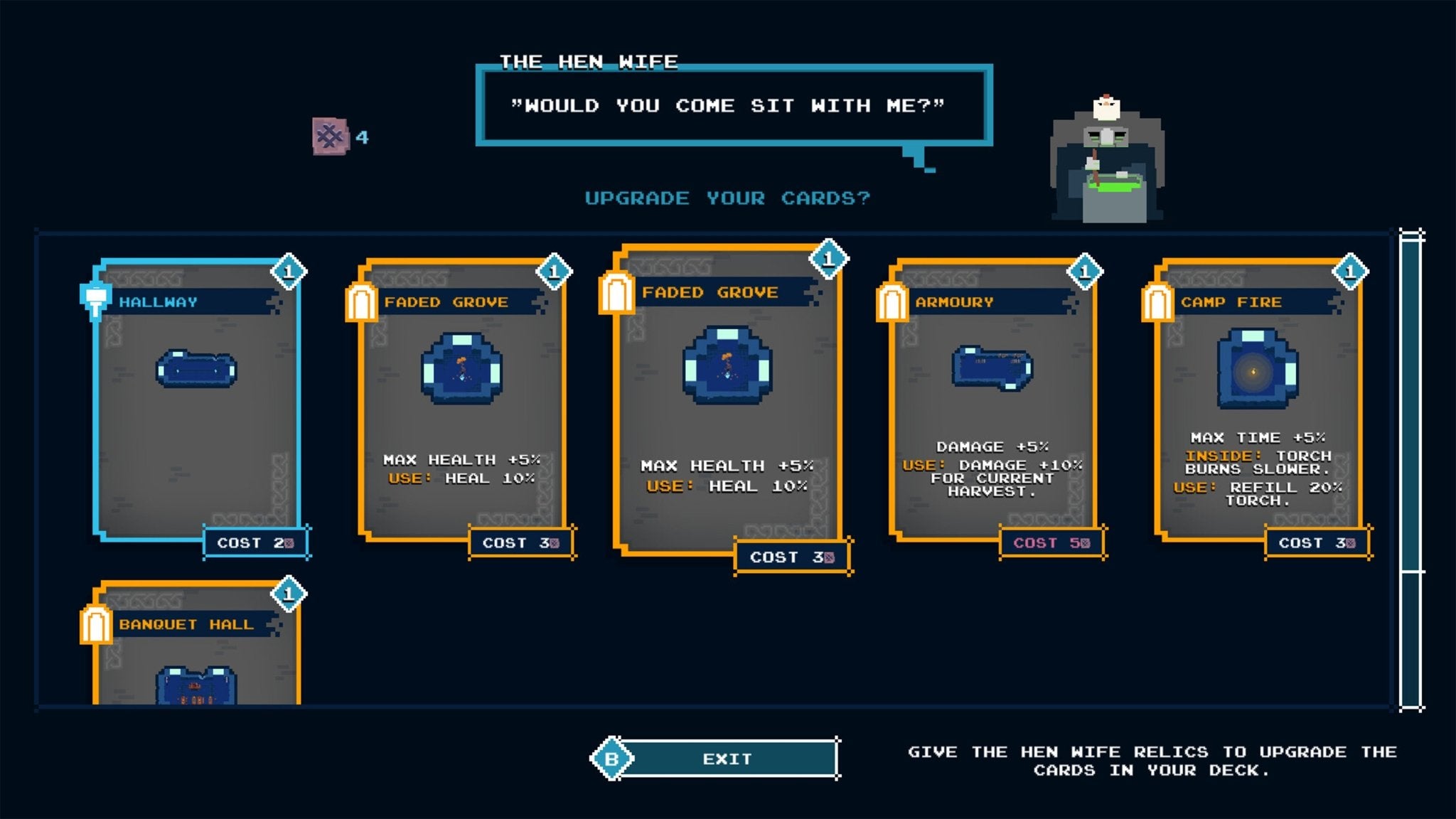
Task: Choose the Armoury card
Action: click(992, 402)
